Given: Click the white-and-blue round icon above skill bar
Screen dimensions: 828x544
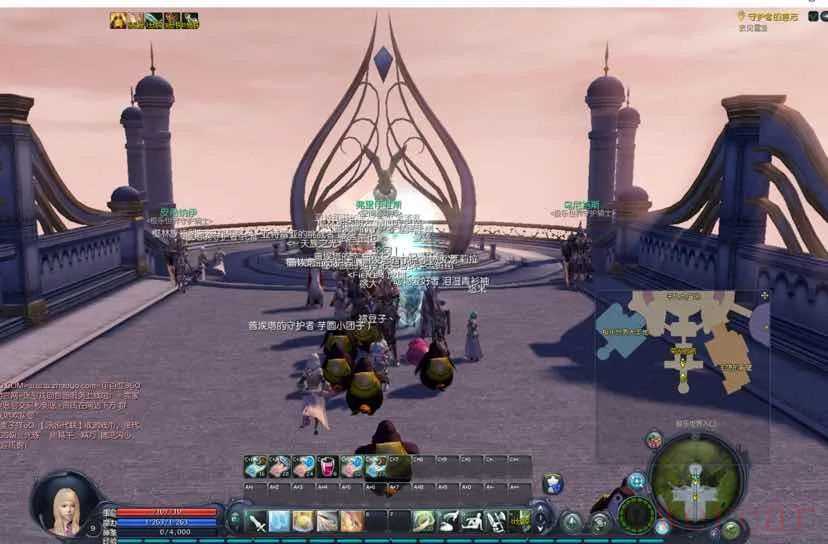Looking at the screenshot, I should pos(552,484).
